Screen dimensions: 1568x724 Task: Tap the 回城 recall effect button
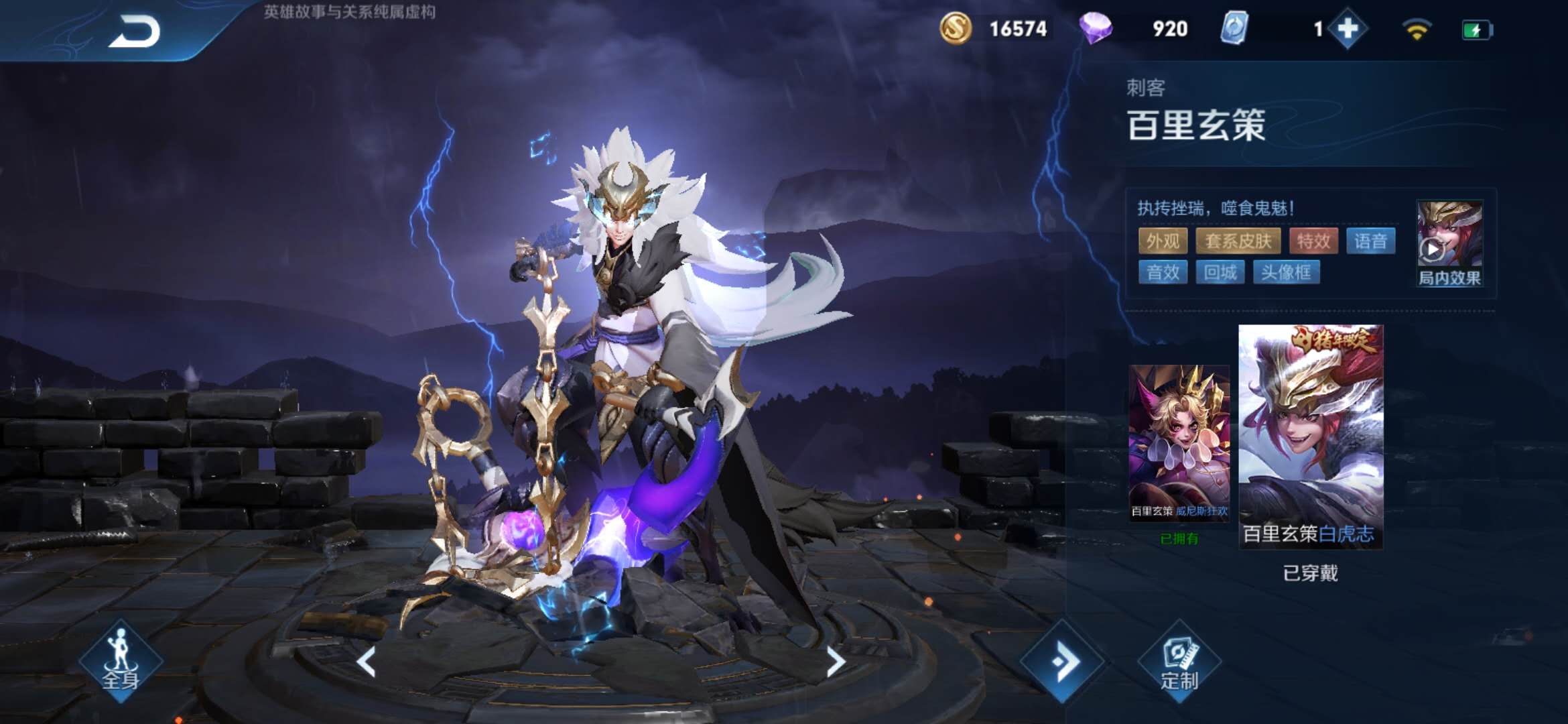(x=1222, y=272)
